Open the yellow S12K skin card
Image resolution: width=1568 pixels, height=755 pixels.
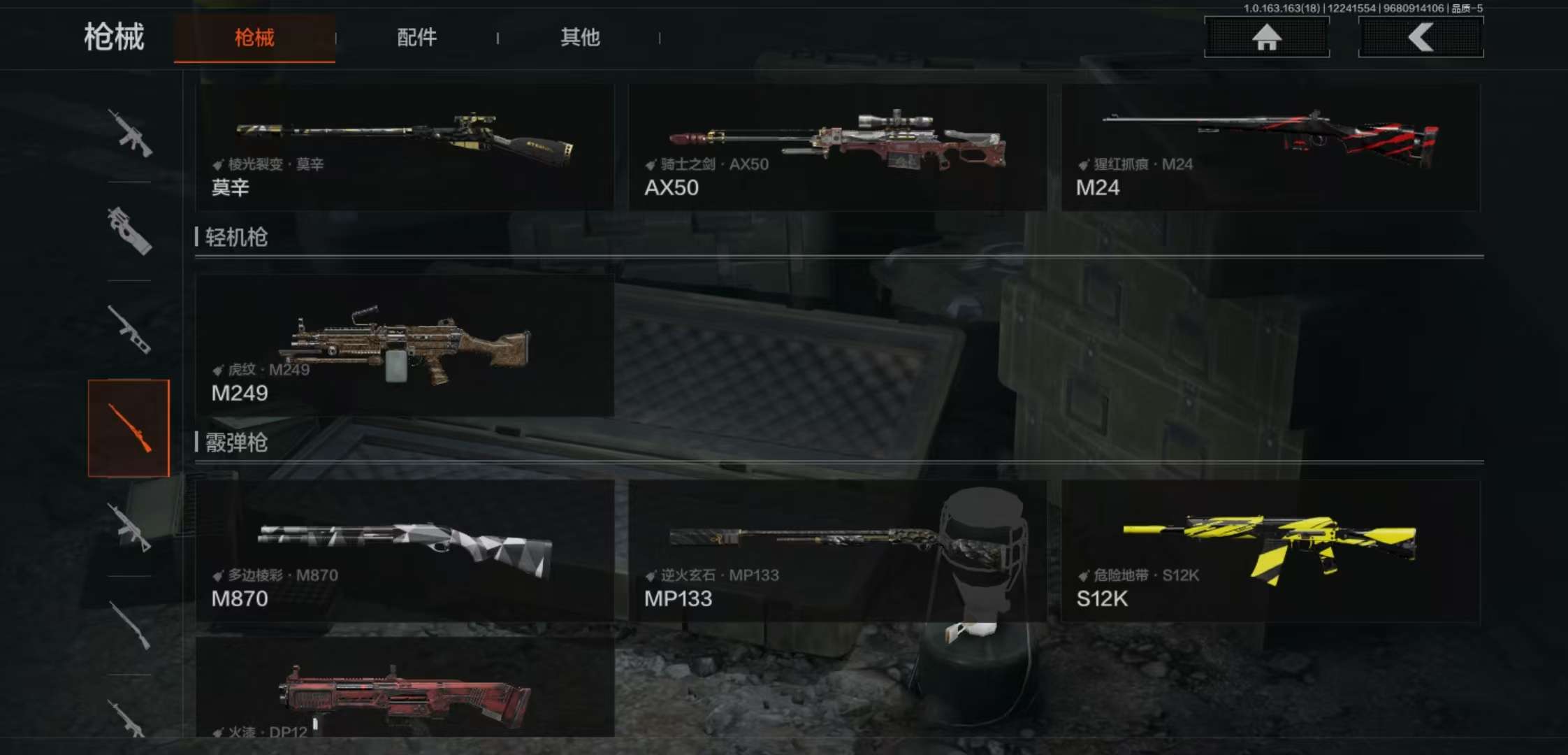1270,551
